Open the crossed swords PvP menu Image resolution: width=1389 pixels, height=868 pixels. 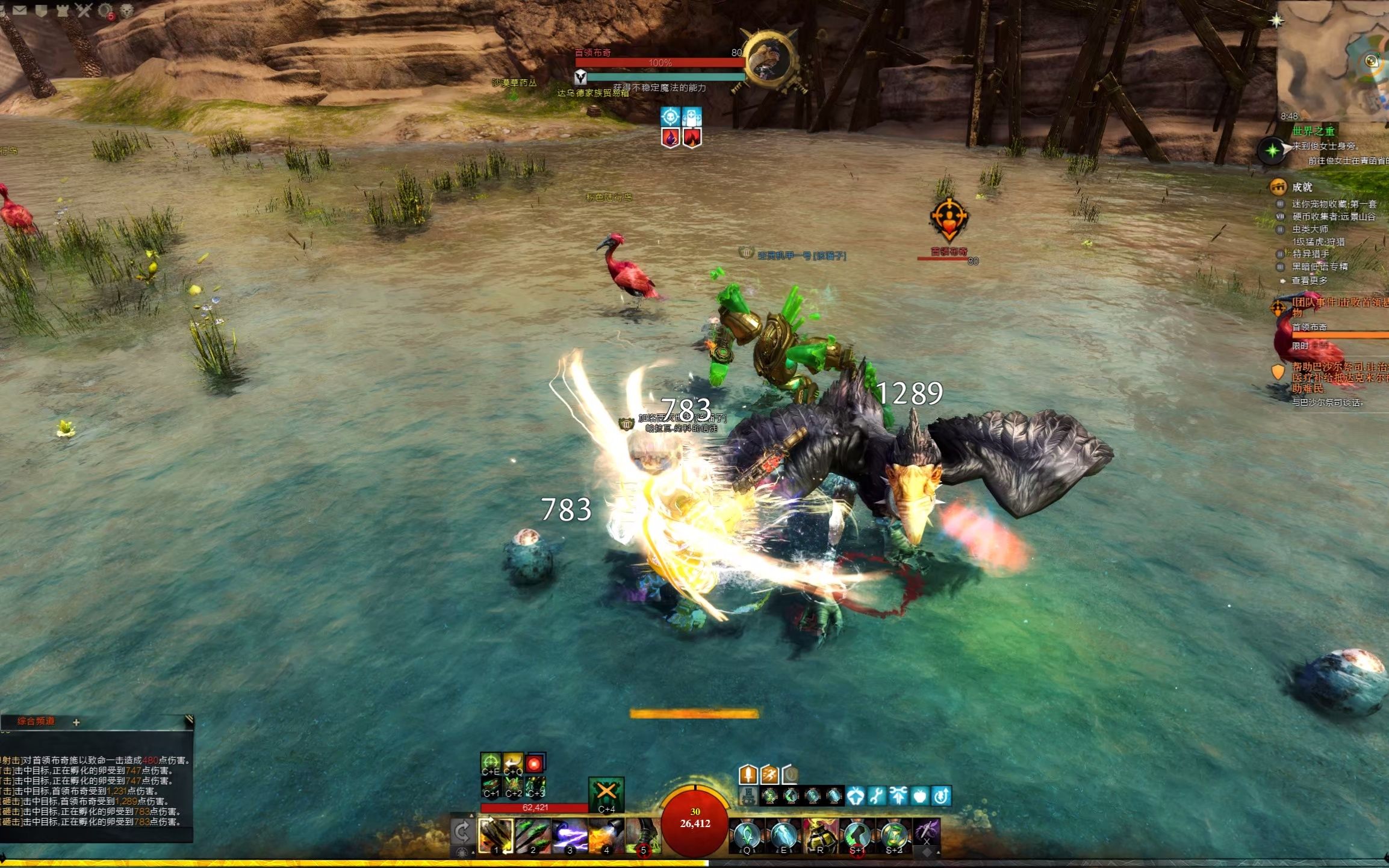84,10
